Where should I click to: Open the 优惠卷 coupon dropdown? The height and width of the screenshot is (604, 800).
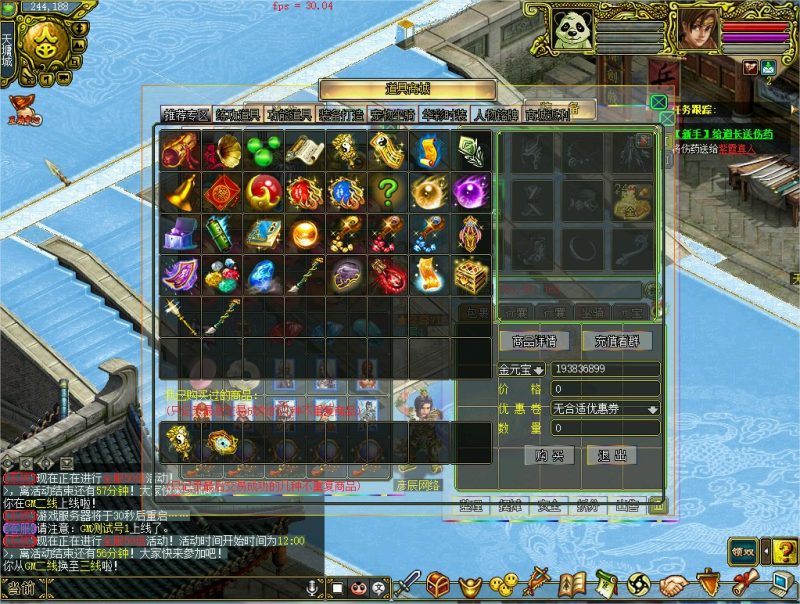pyautogui.click(x=653, y=408)
